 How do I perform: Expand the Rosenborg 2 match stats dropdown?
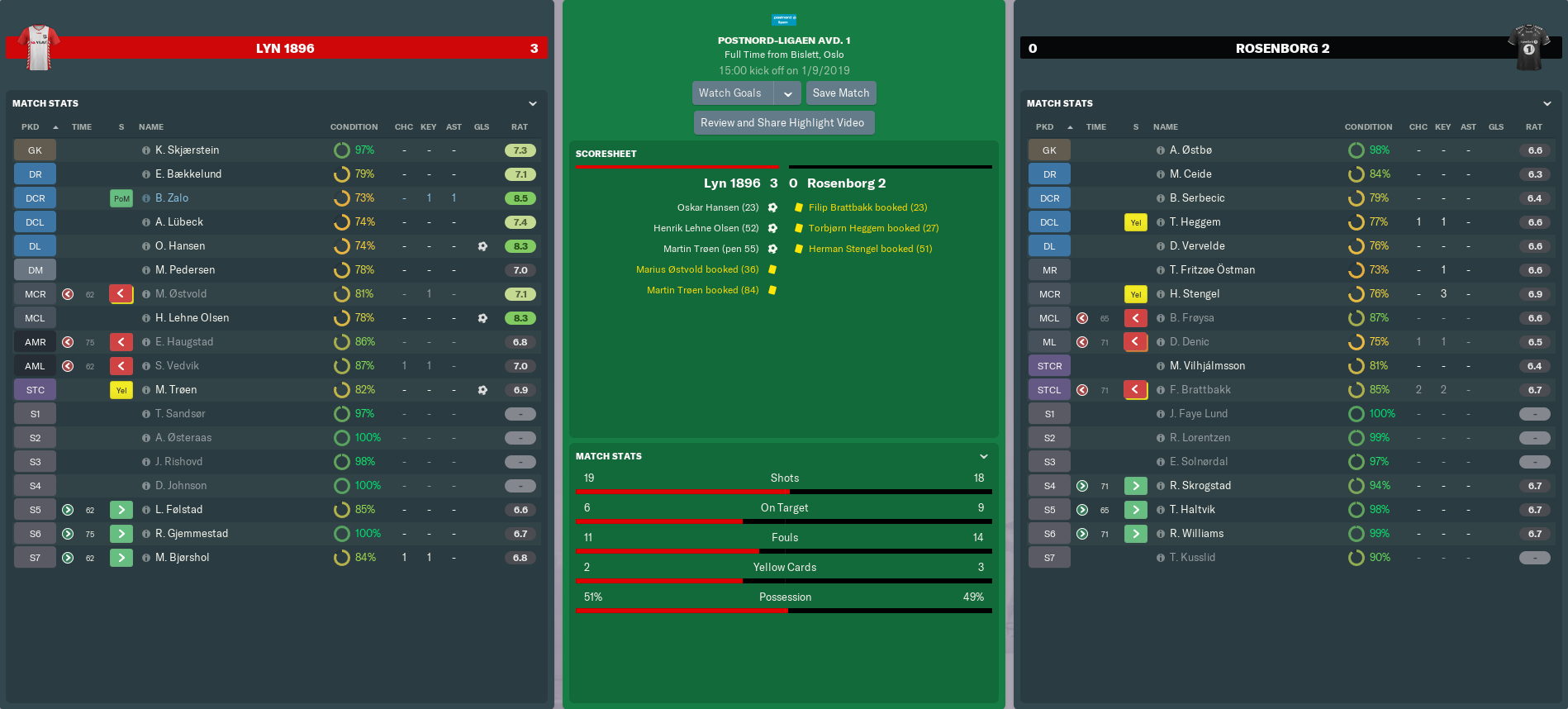tap(1547, 103)
